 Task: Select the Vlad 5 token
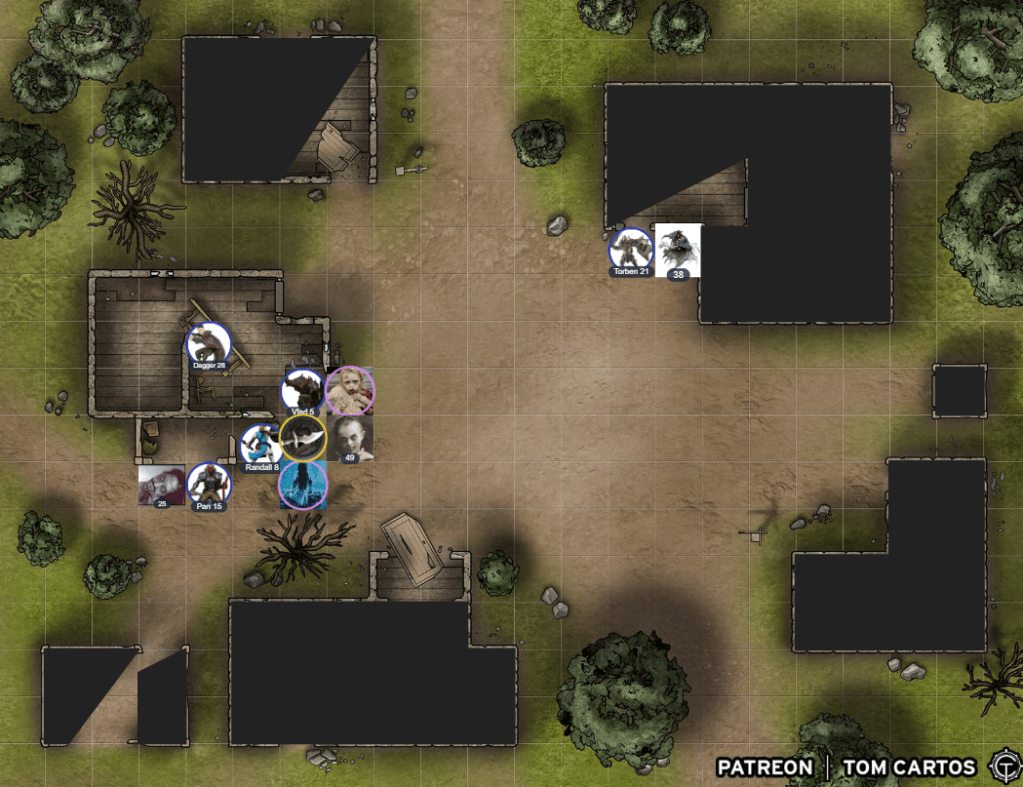(302, 390)
